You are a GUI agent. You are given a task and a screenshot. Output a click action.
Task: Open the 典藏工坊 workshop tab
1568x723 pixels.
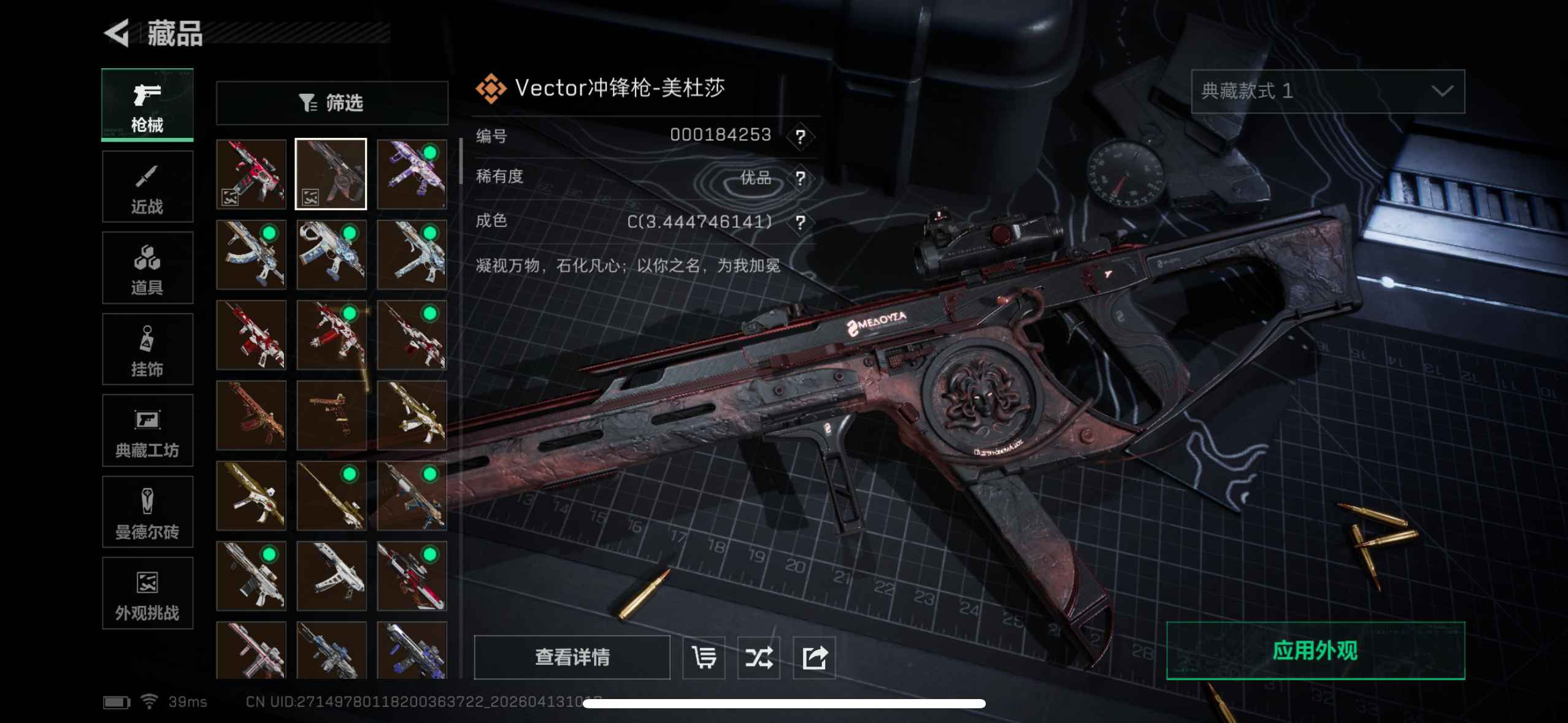click(147, 430)
